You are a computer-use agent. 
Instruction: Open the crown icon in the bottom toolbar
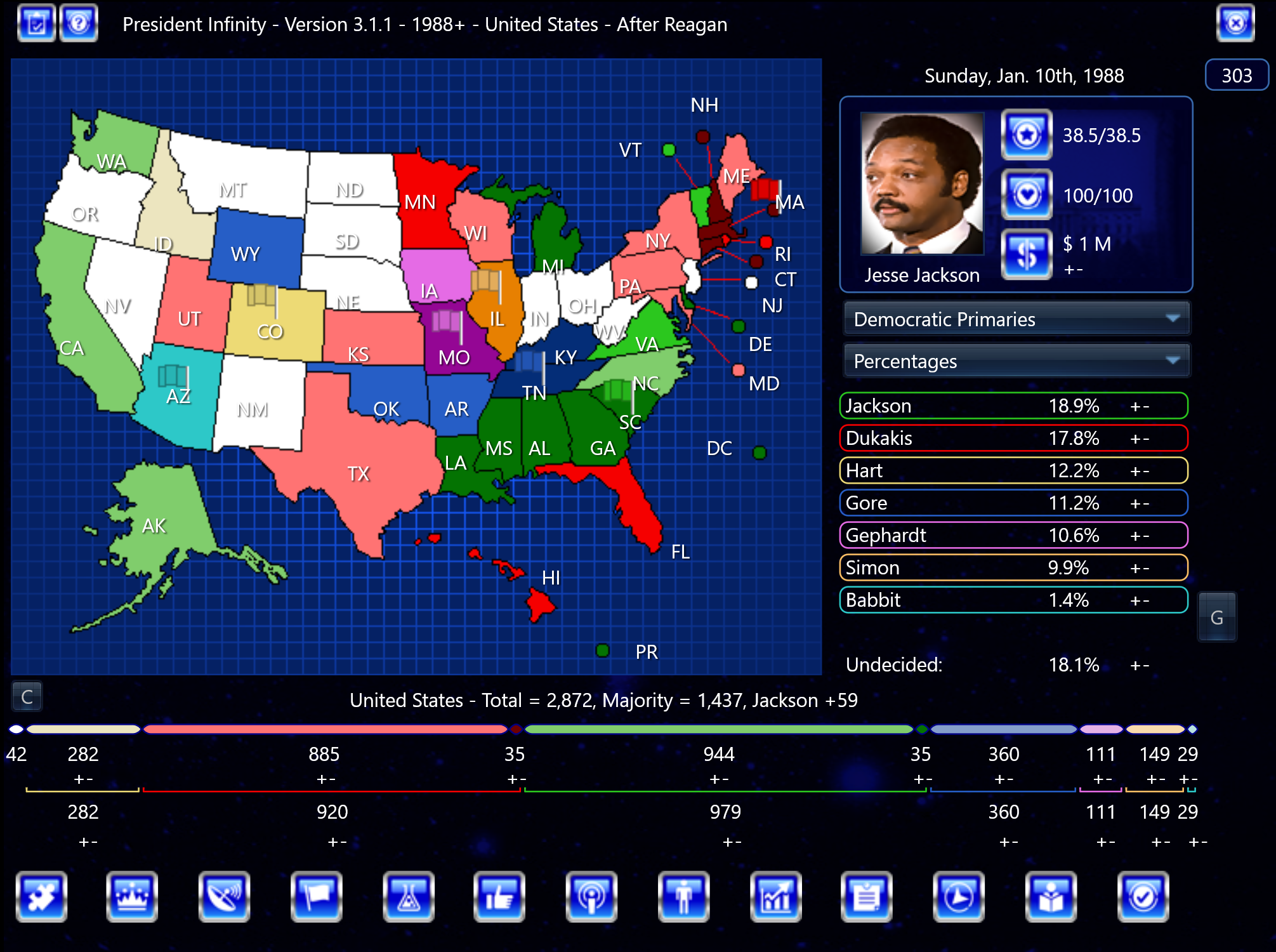[132, 897]
